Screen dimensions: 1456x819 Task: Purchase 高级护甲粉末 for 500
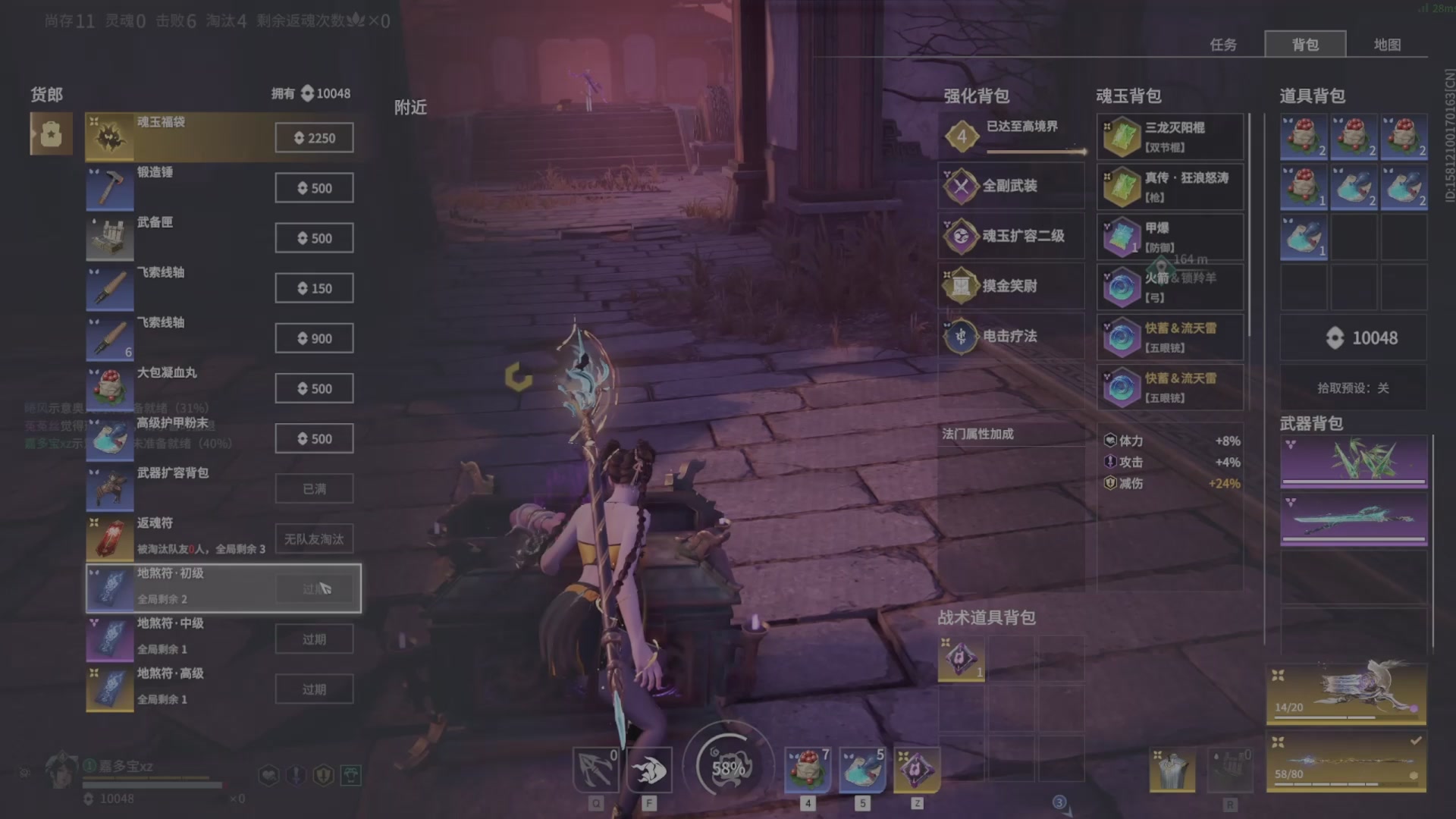point(314,438)
